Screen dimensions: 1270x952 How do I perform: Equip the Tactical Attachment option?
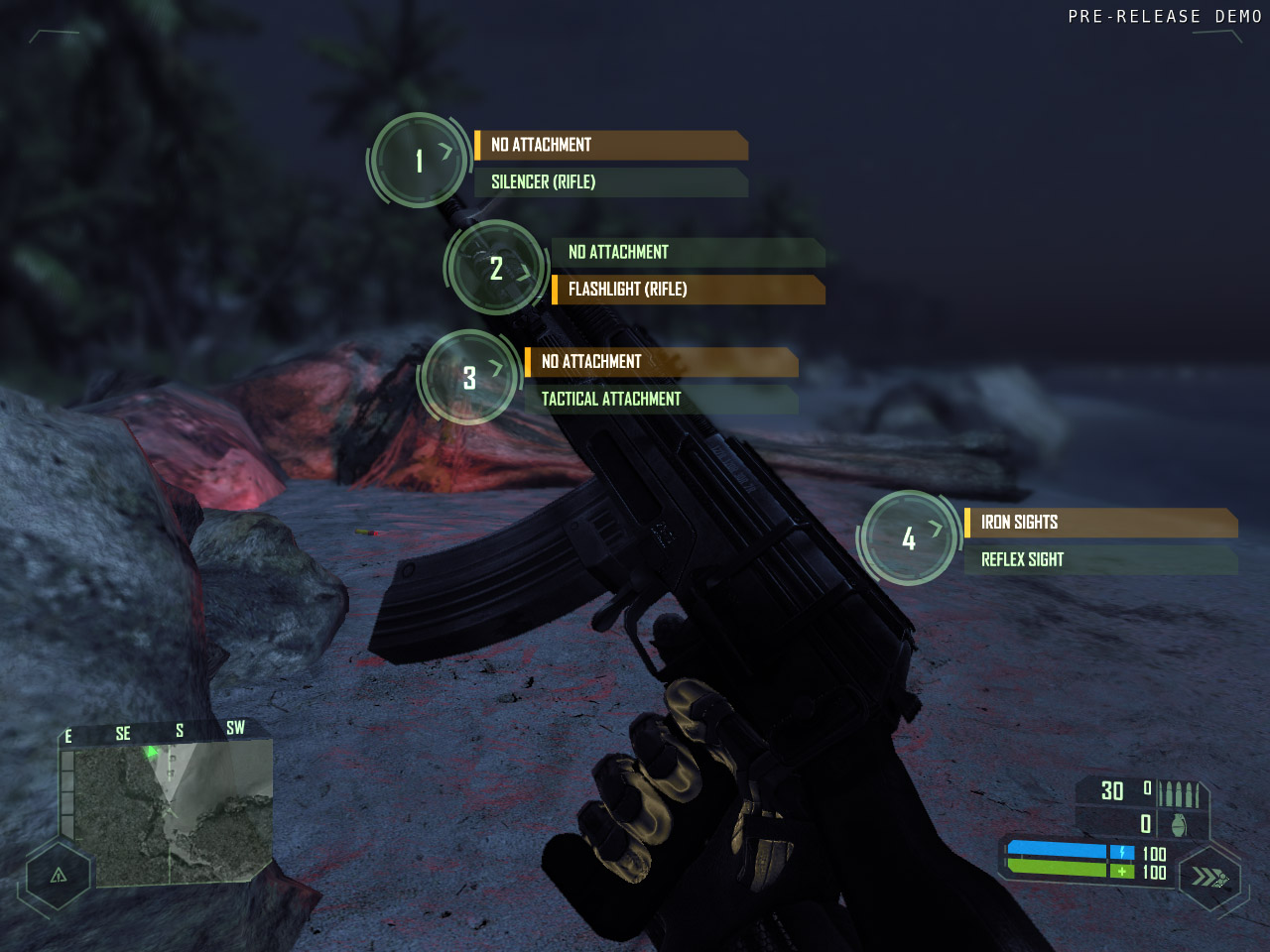point(661,399)
